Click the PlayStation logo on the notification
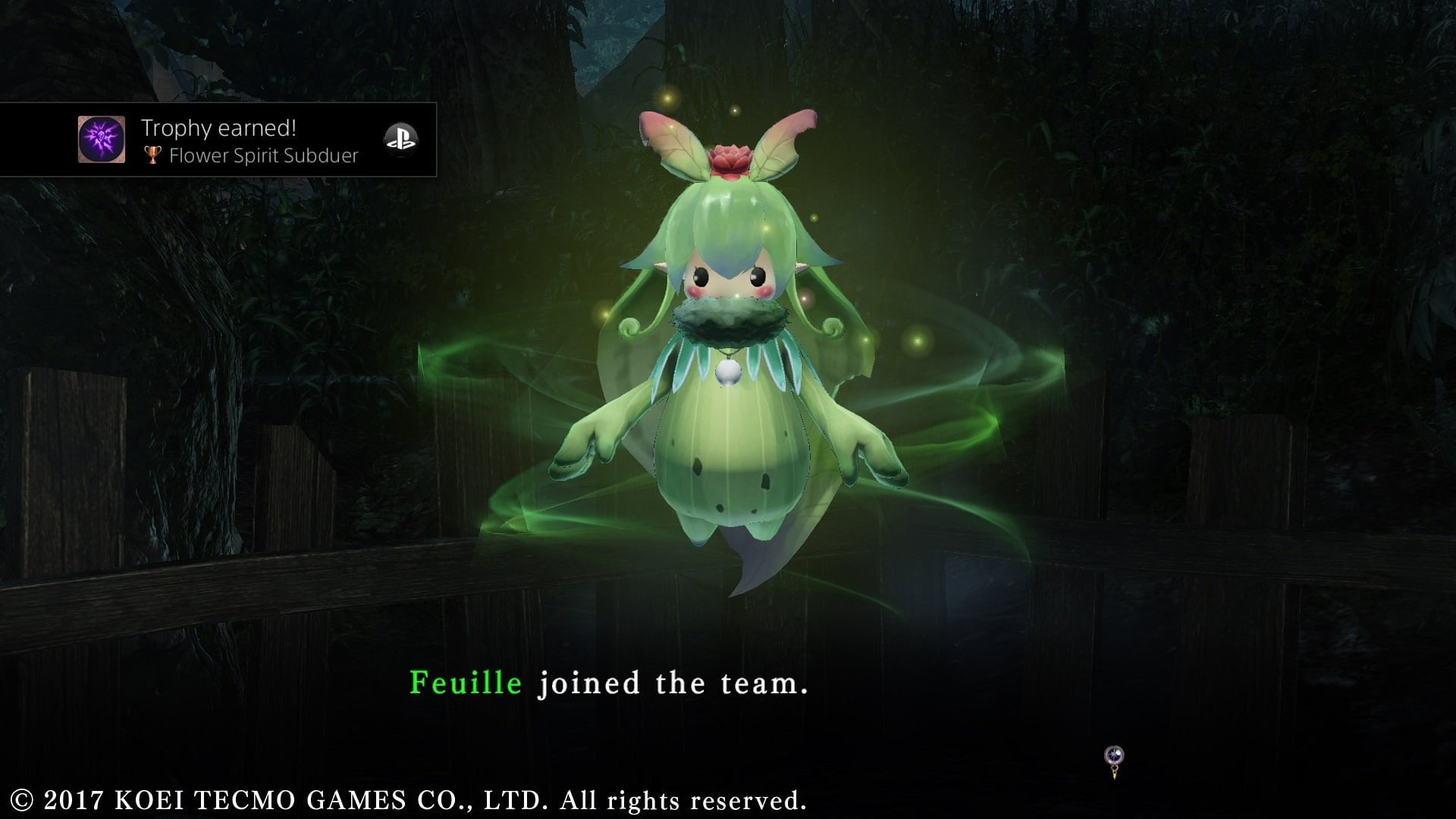 tap(400, 139)
